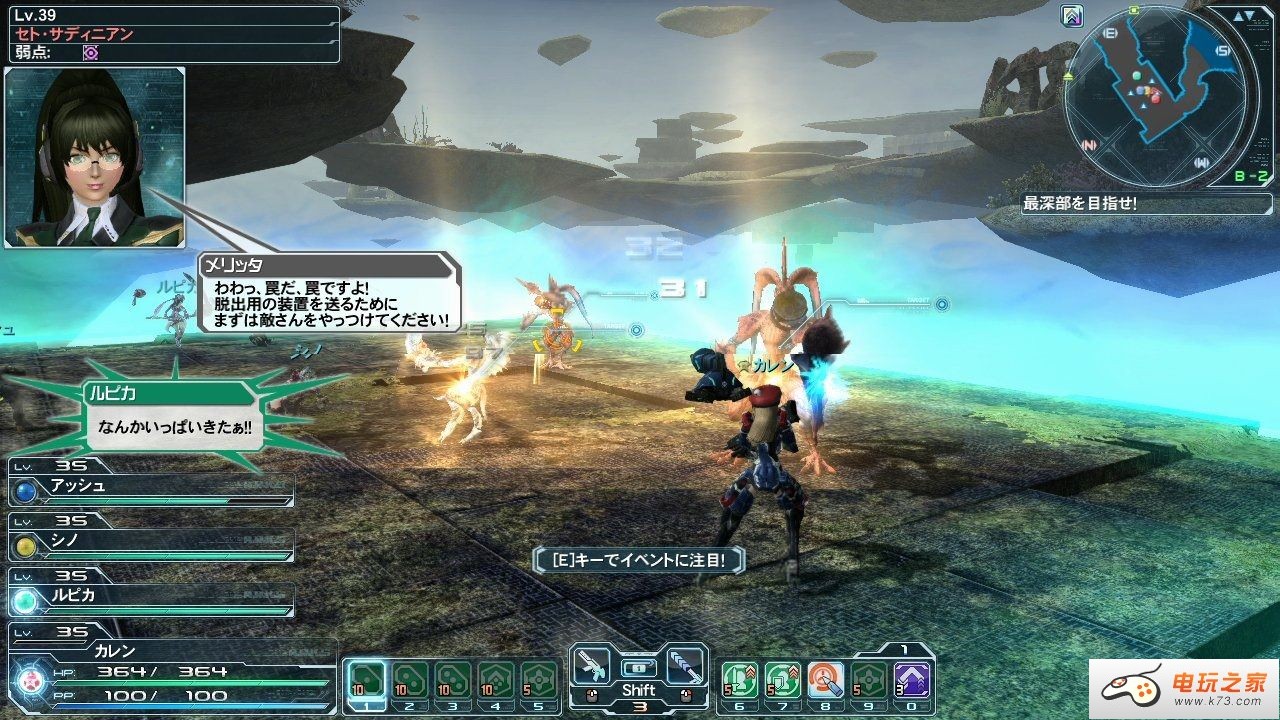Use the purple arrow skill in slot 0

(911, 680)
